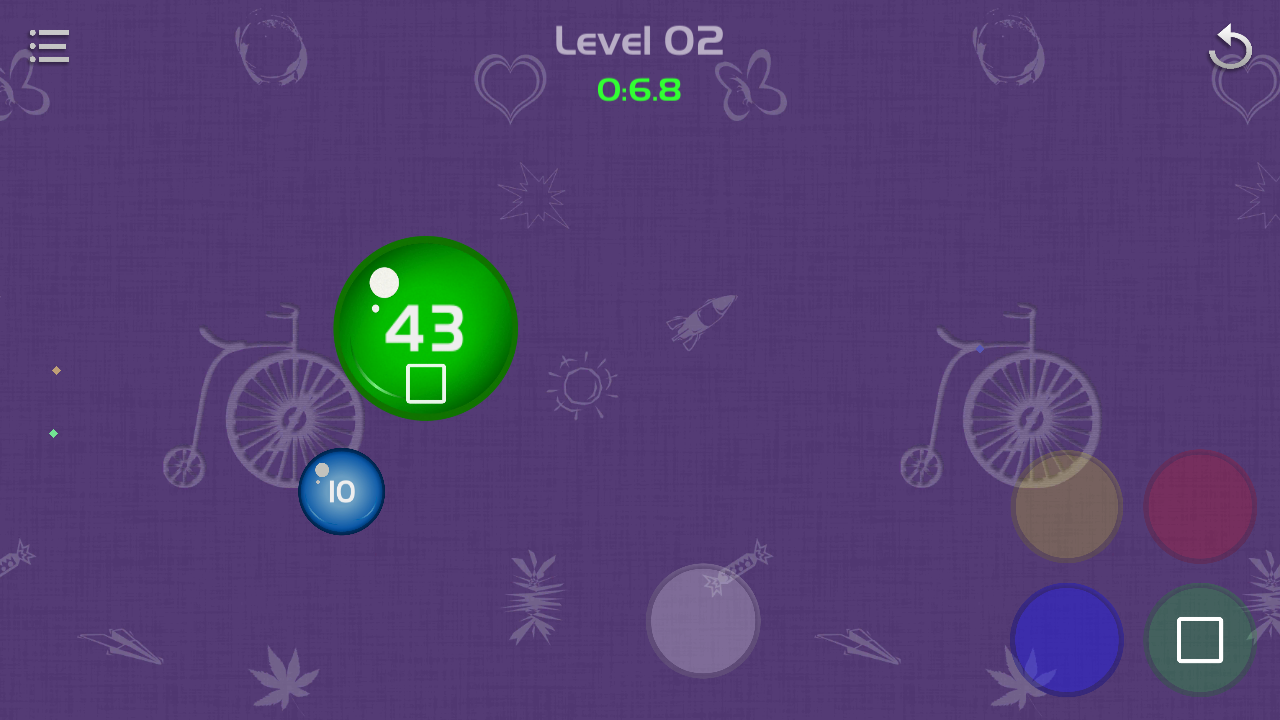Restart the level using the circular arrow

pos(1231,46)
